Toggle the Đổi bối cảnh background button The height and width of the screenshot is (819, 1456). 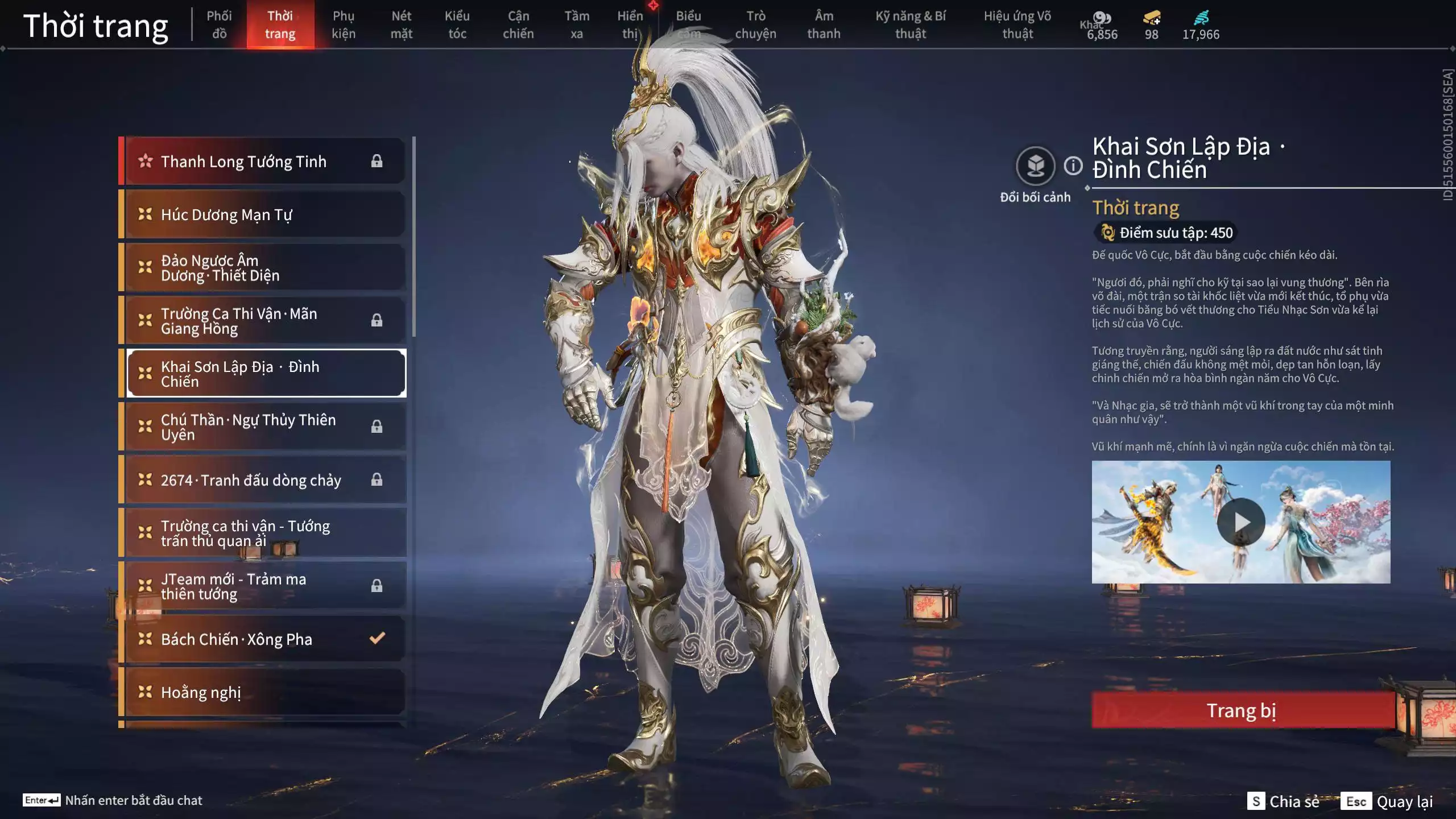[1035, 167]
